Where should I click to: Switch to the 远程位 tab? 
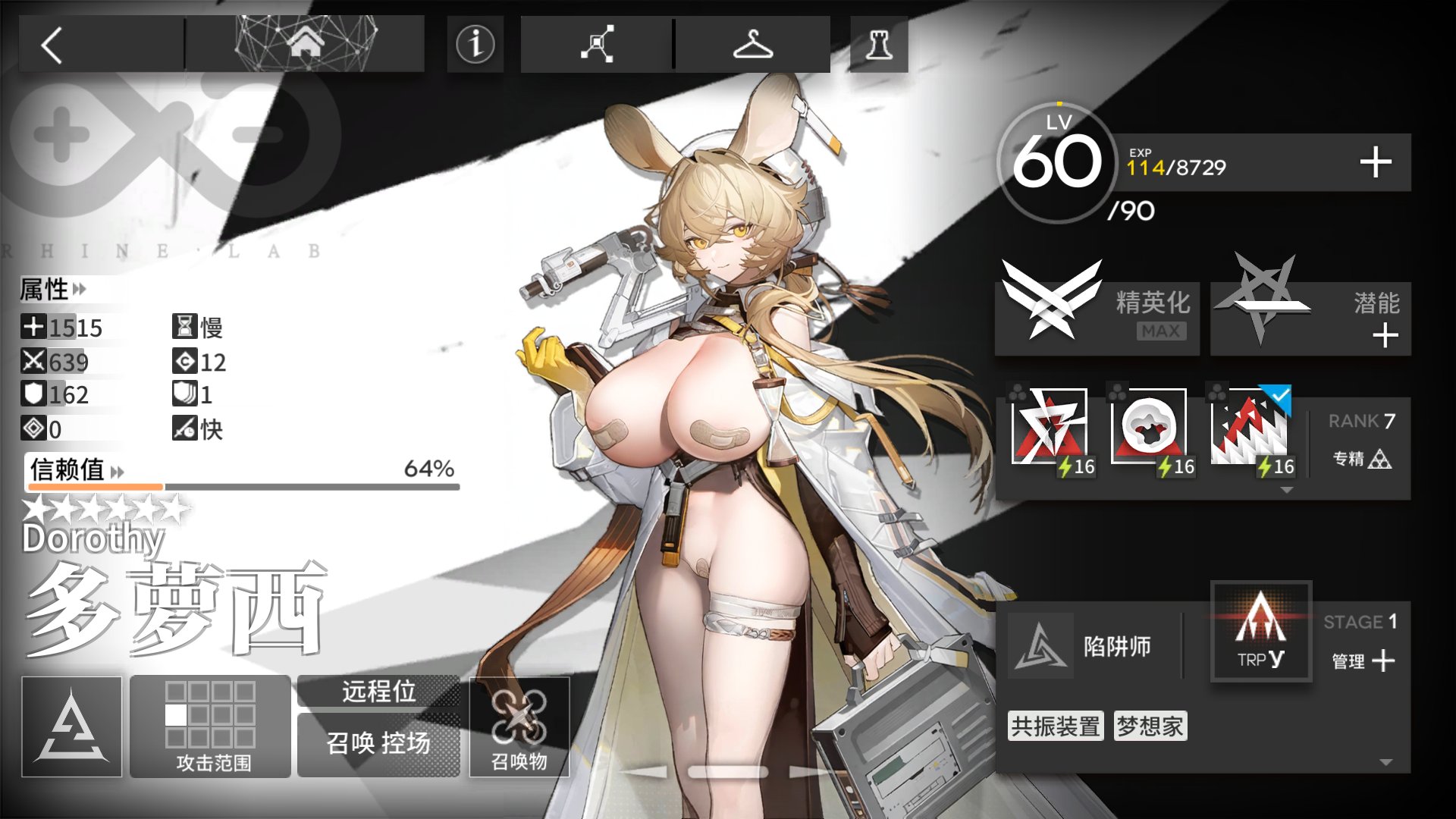378,692
